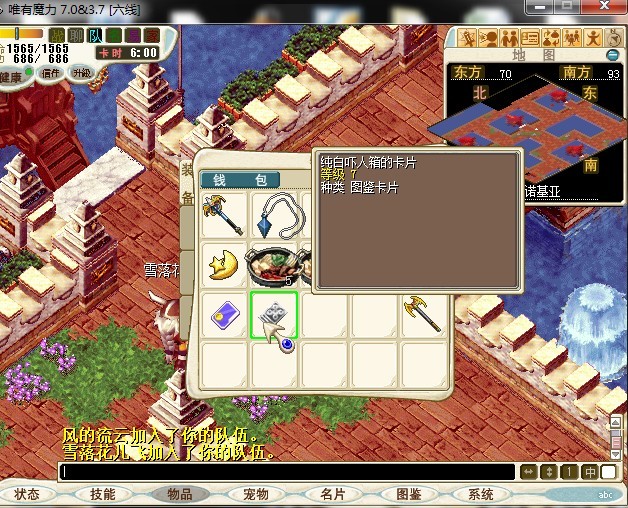Viewport: 628px width, 508px height.
Task: Open the 系统 system menu
Action: (481, 494)
